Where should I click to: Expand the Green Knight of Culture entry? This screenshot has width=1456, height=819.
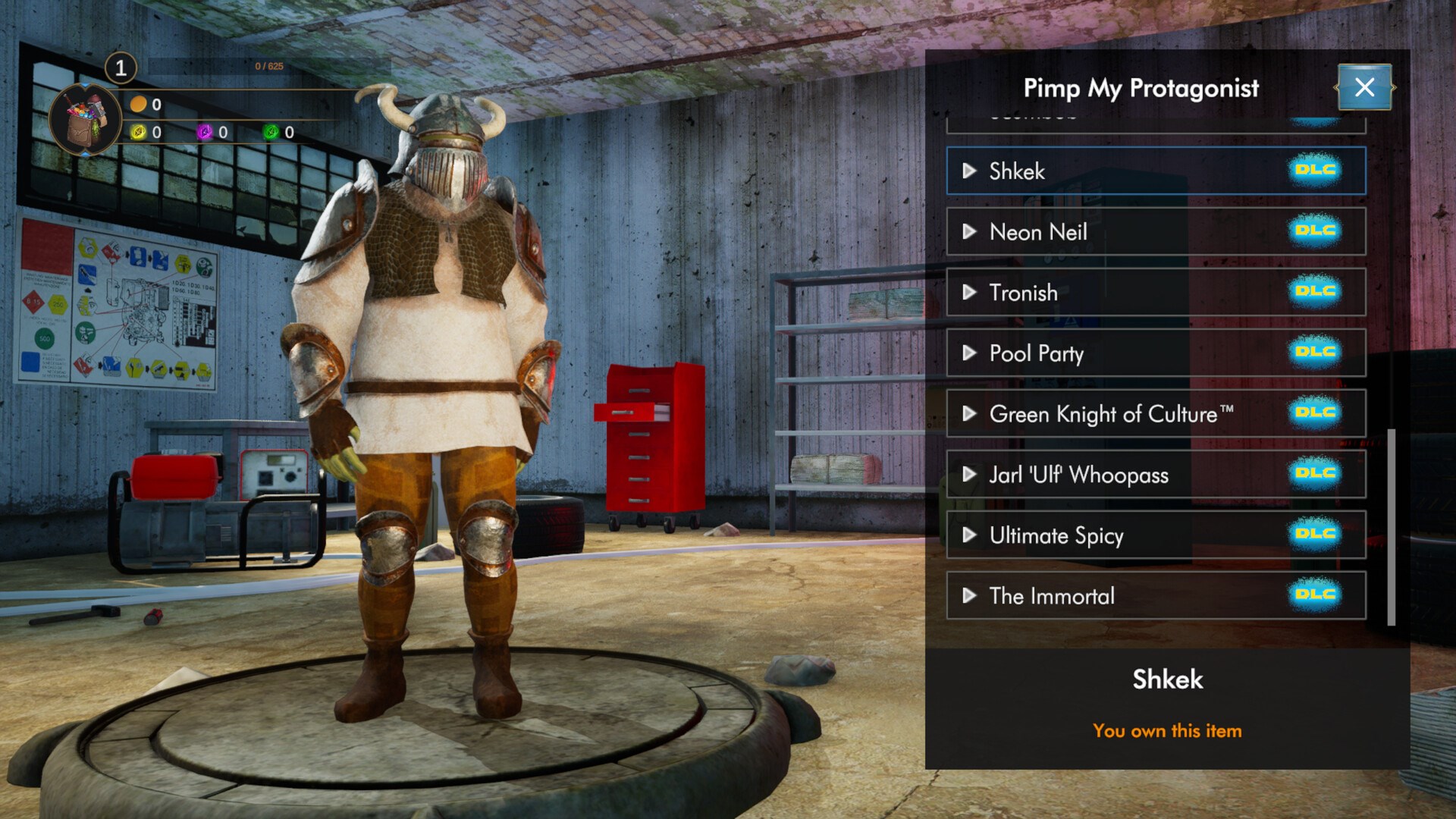(968, 413)
